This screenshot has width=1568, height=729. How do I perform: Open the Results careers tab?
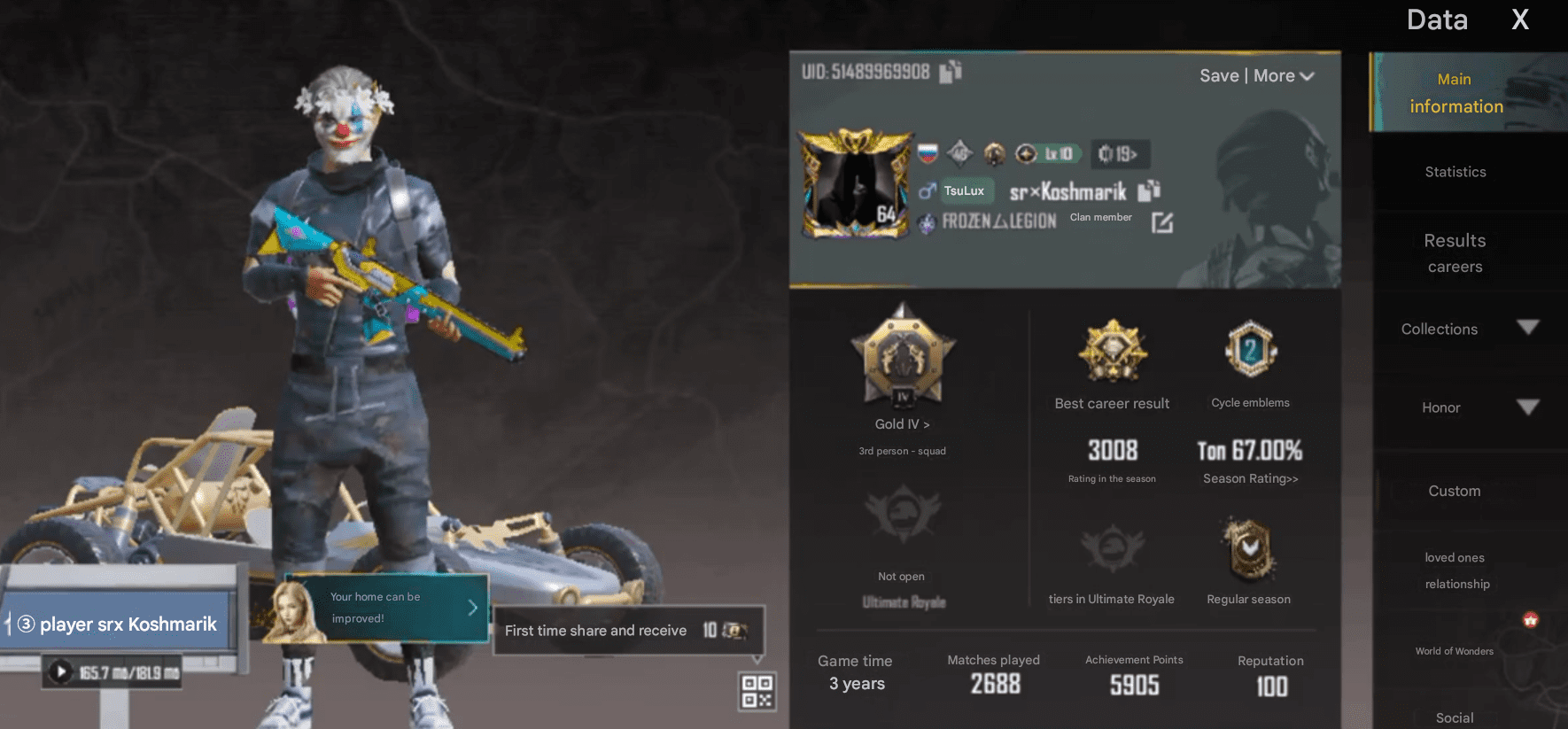coord(1455,252)
